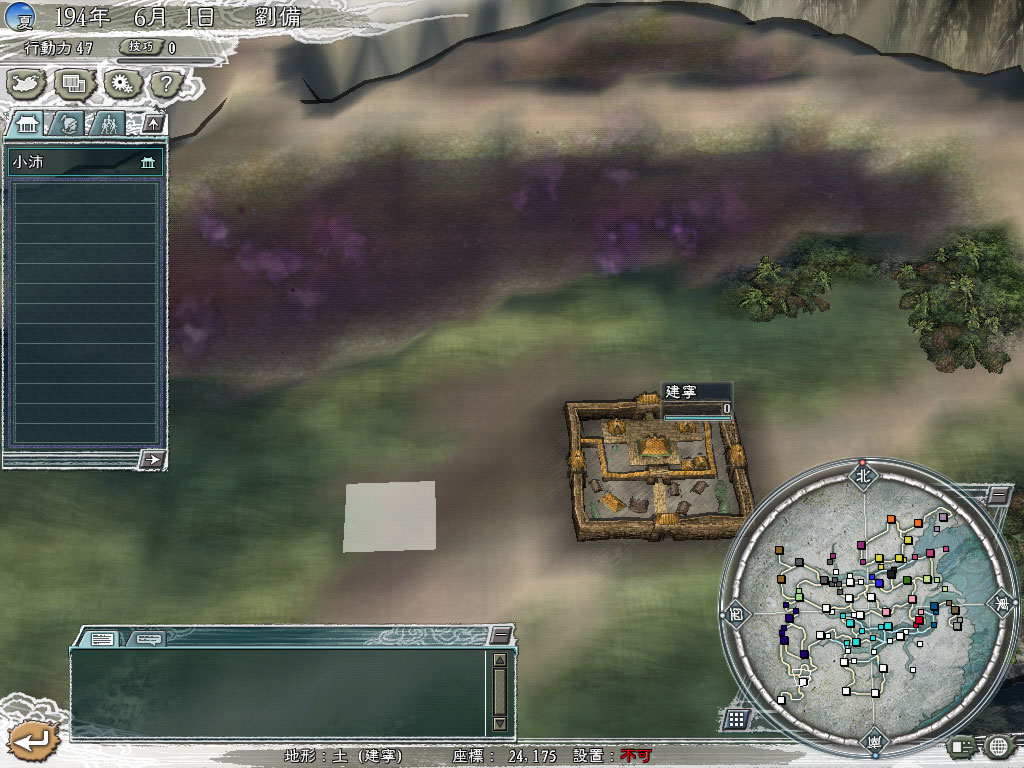Collapse the city list panel with up arrow
Image resolution: width=1024 pixels, height=768 pixels.
coord(152,124)
